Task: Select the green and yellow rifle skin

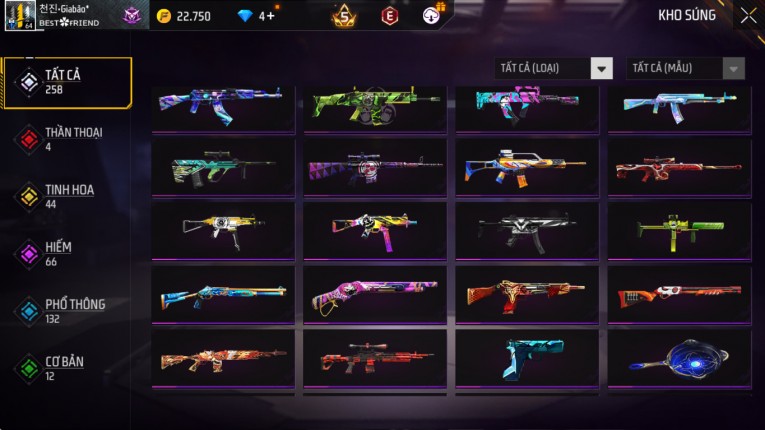Action: coord(374,103)
